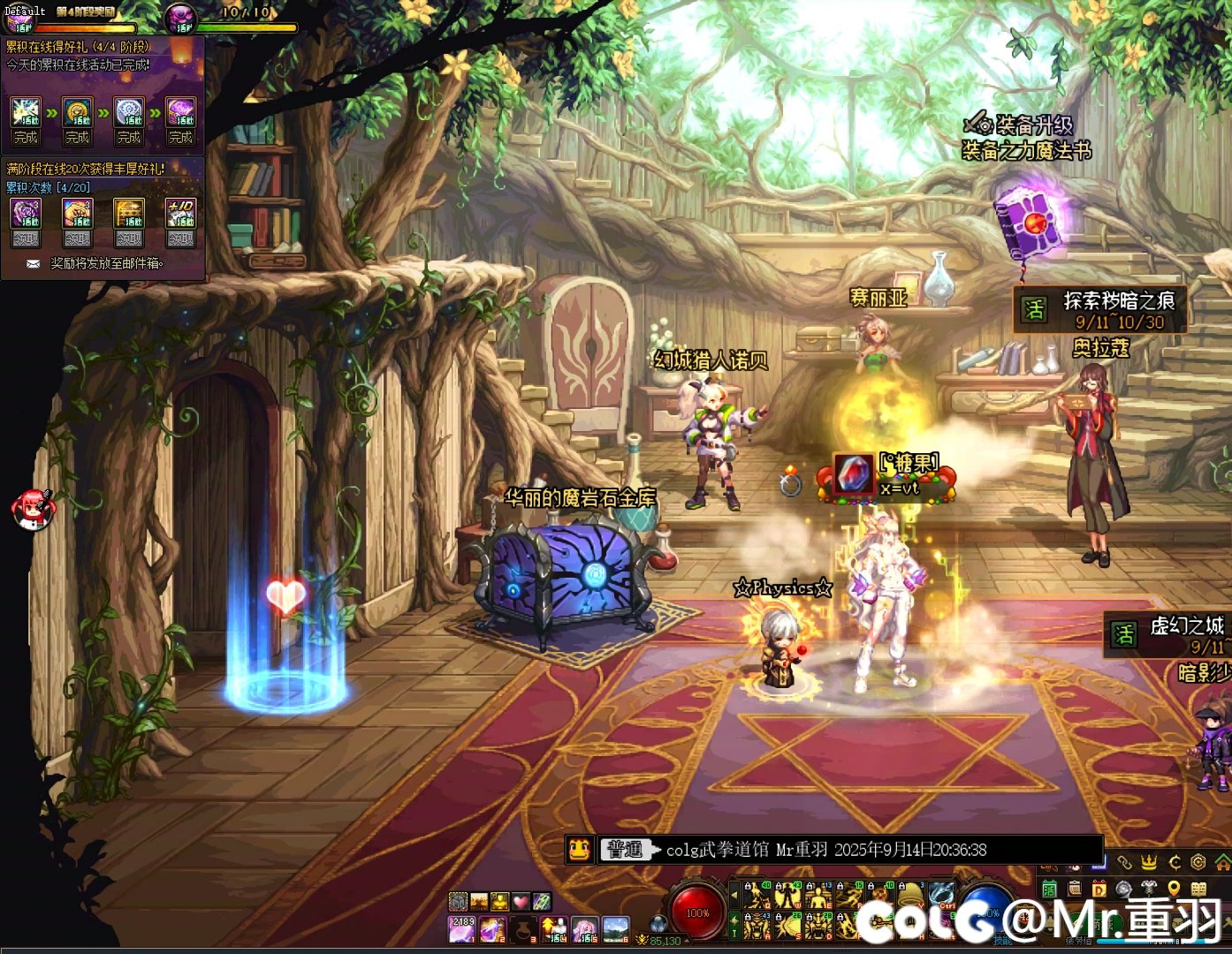Viewport: 1232px width, 954px height.
Task: Use the quick slot item numbered 2189
Action: coord(463,928)
